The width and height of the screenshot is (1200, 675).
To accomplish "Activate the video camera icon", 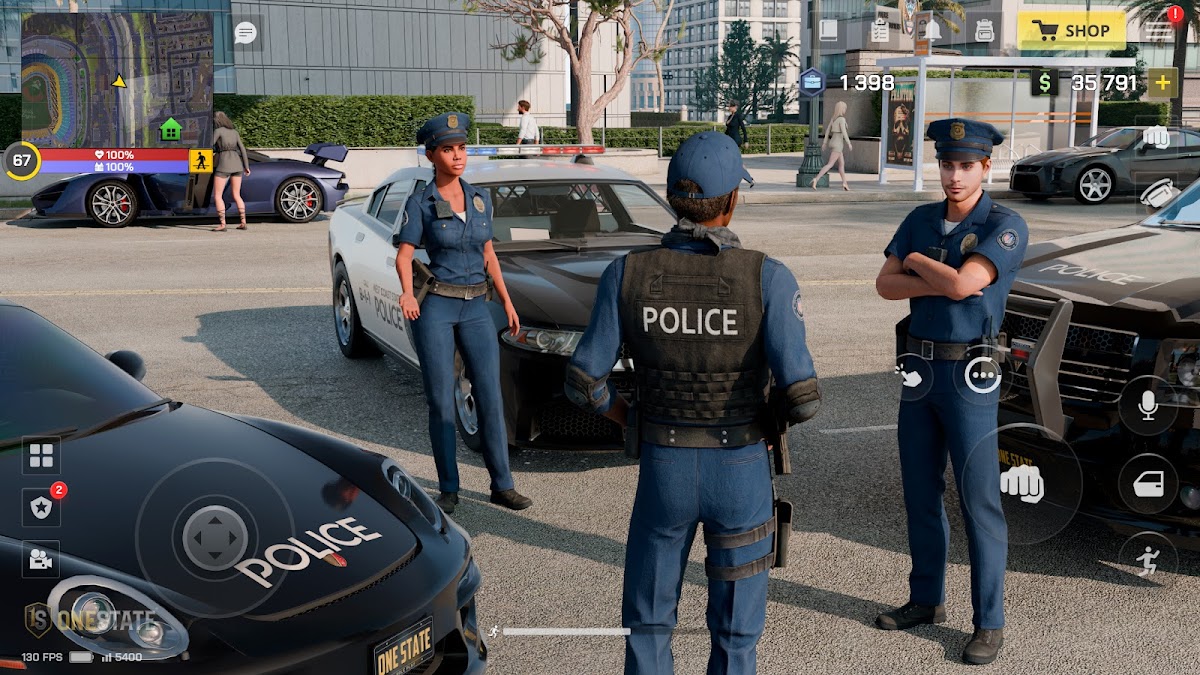I will pos(41,559).
